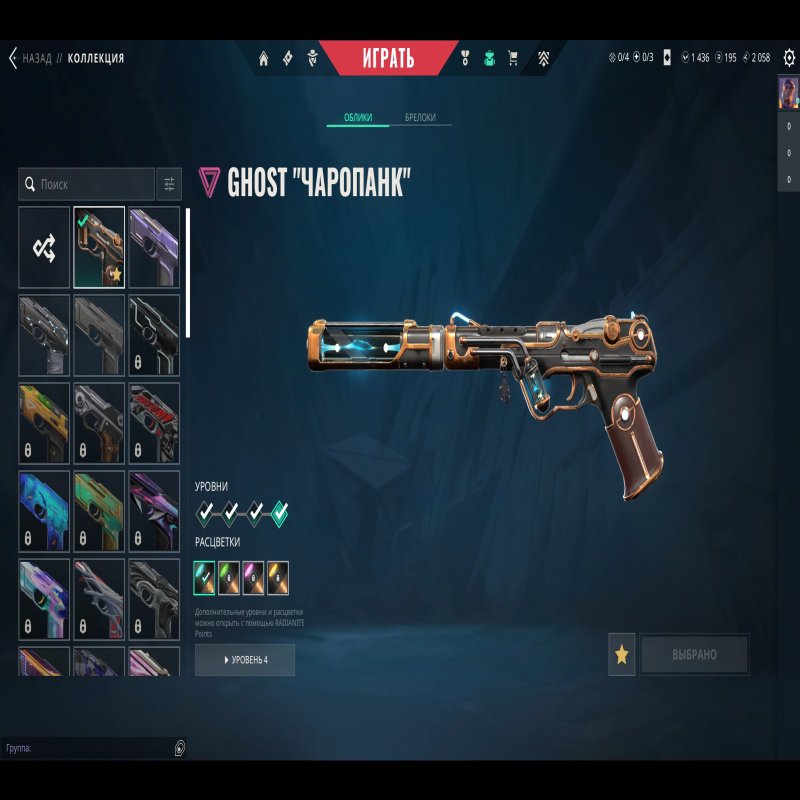Choose the random skin shuffle tile
Viewport: 800px width, 800px height.
click(x=44, y=247)
